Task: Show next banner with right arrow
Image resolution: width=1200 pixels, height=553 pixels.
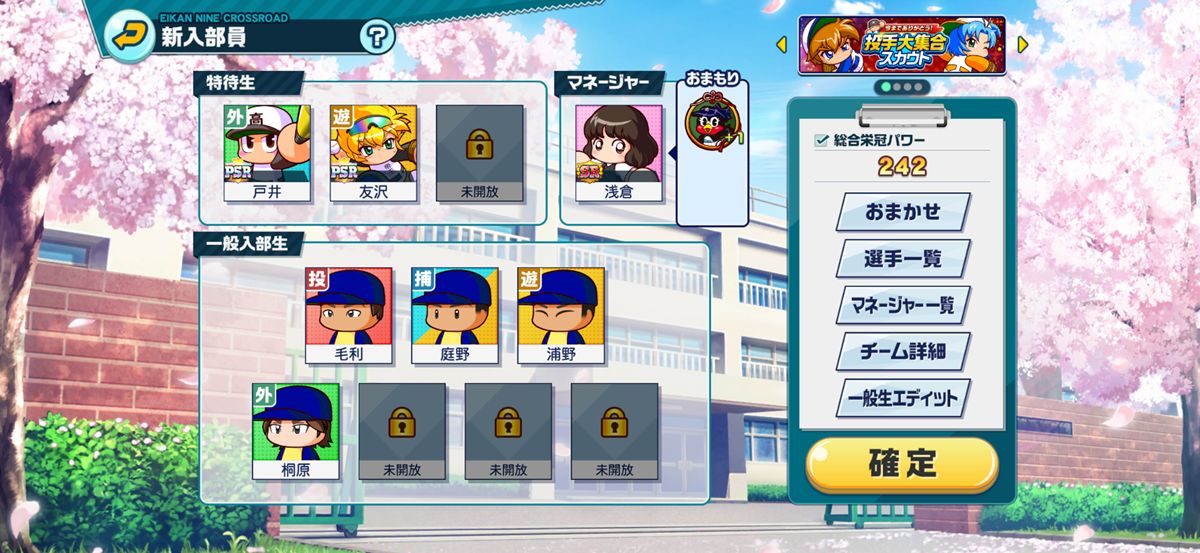Action: (1022, 44)
